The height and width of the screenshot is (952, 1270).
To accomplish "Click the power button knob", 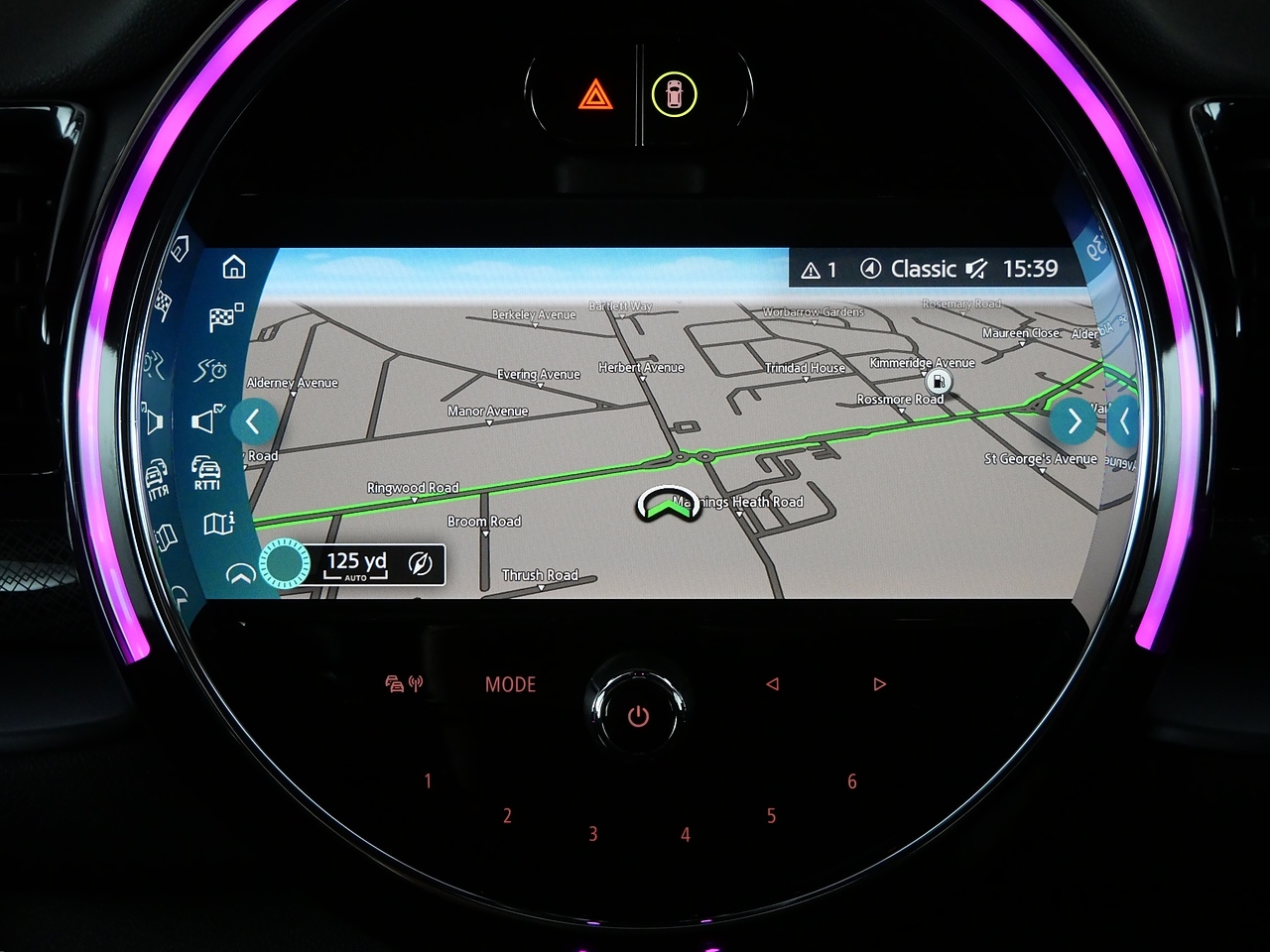I will click(638, 715).
